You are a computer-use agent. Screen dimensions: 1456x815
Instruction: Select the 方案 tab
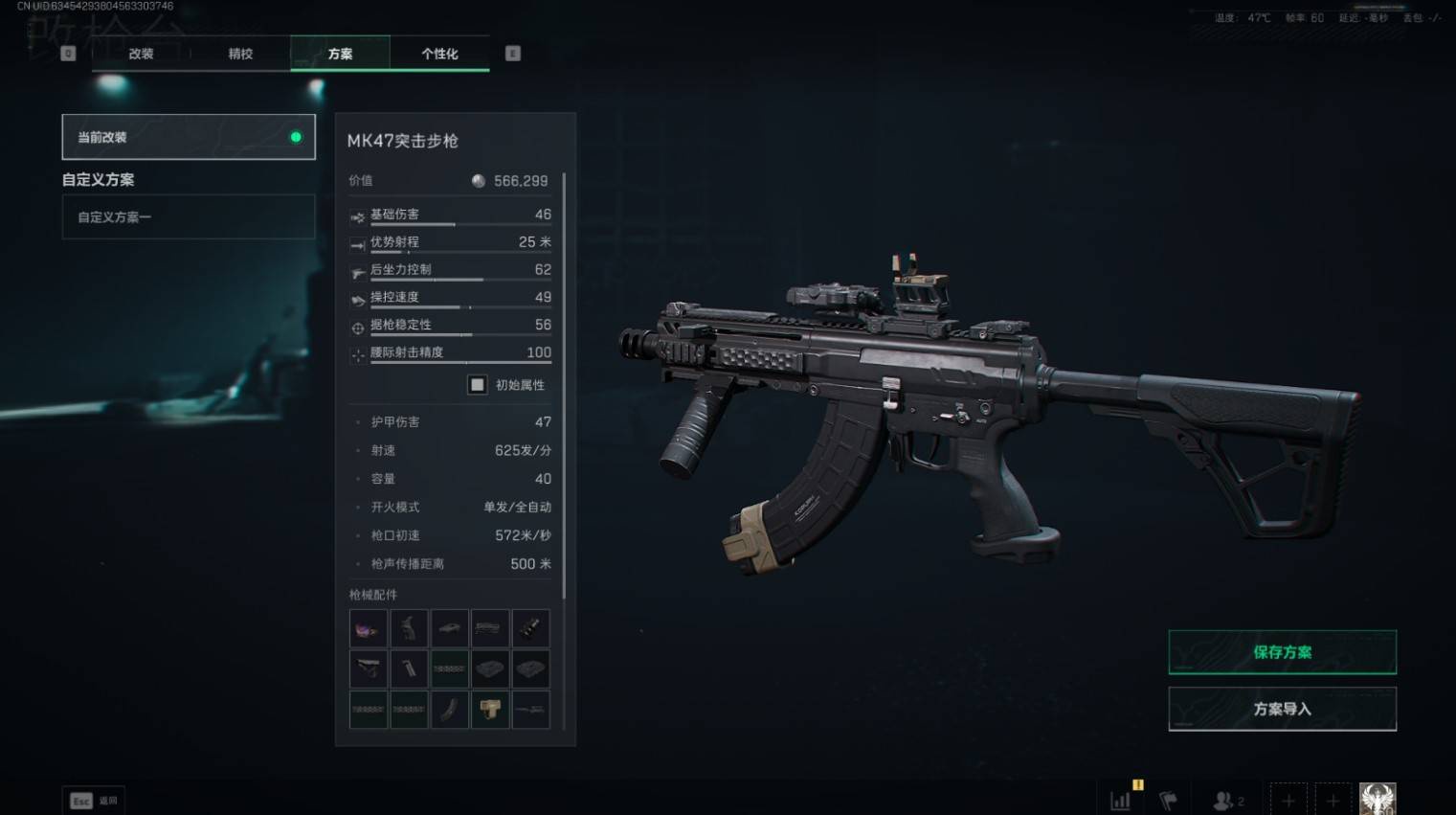[340, 54]
